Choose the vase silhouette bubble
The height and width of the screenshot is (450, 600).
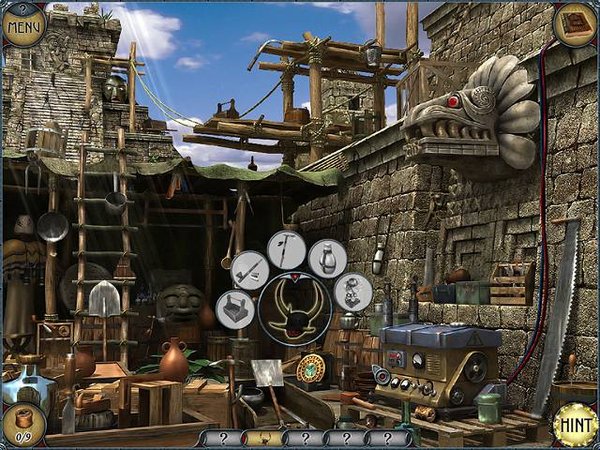coord(327,258)
